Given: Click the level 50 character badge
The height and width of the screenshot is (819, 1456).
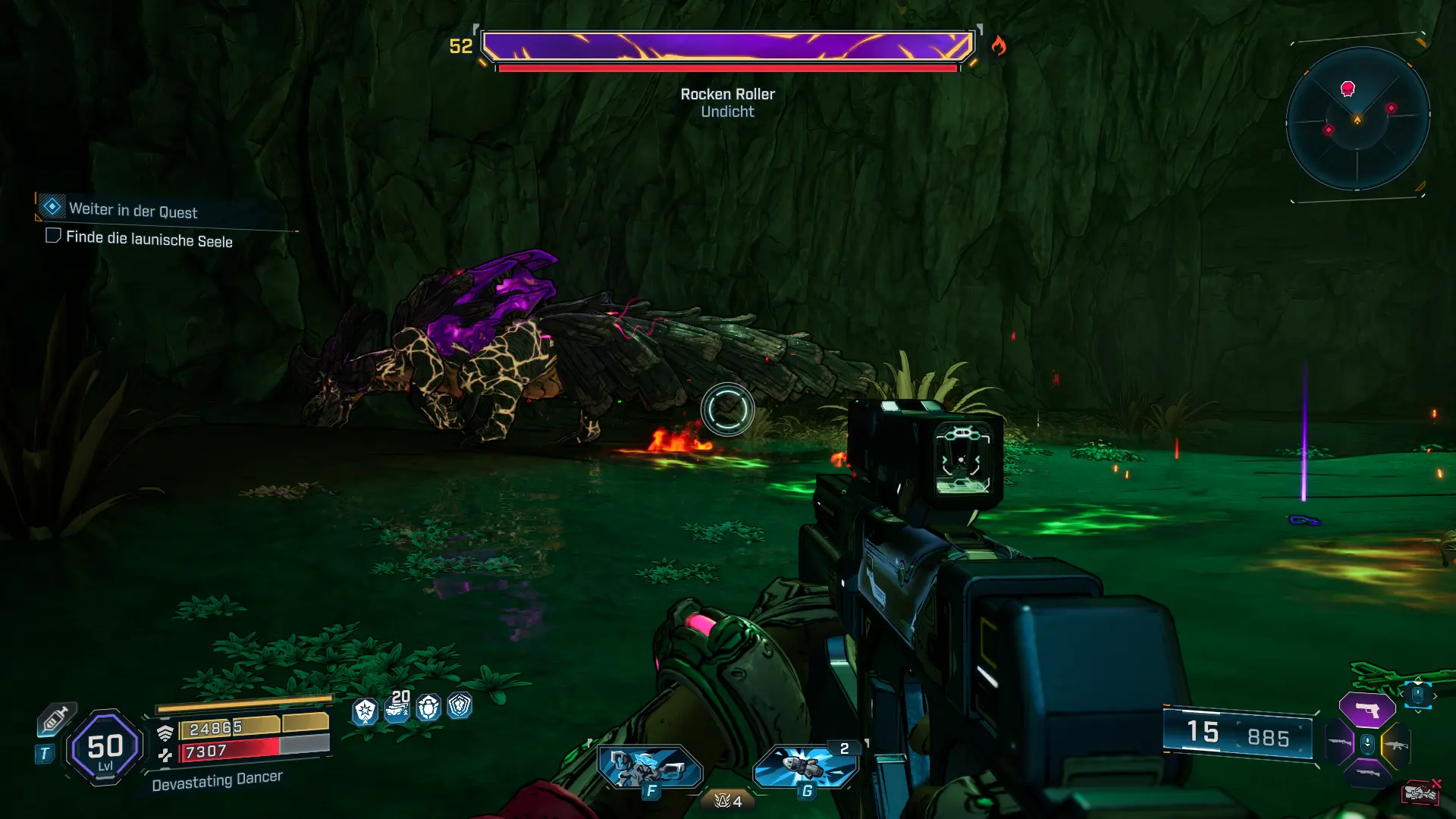Looking at the screenshot, I should (105, 748).
